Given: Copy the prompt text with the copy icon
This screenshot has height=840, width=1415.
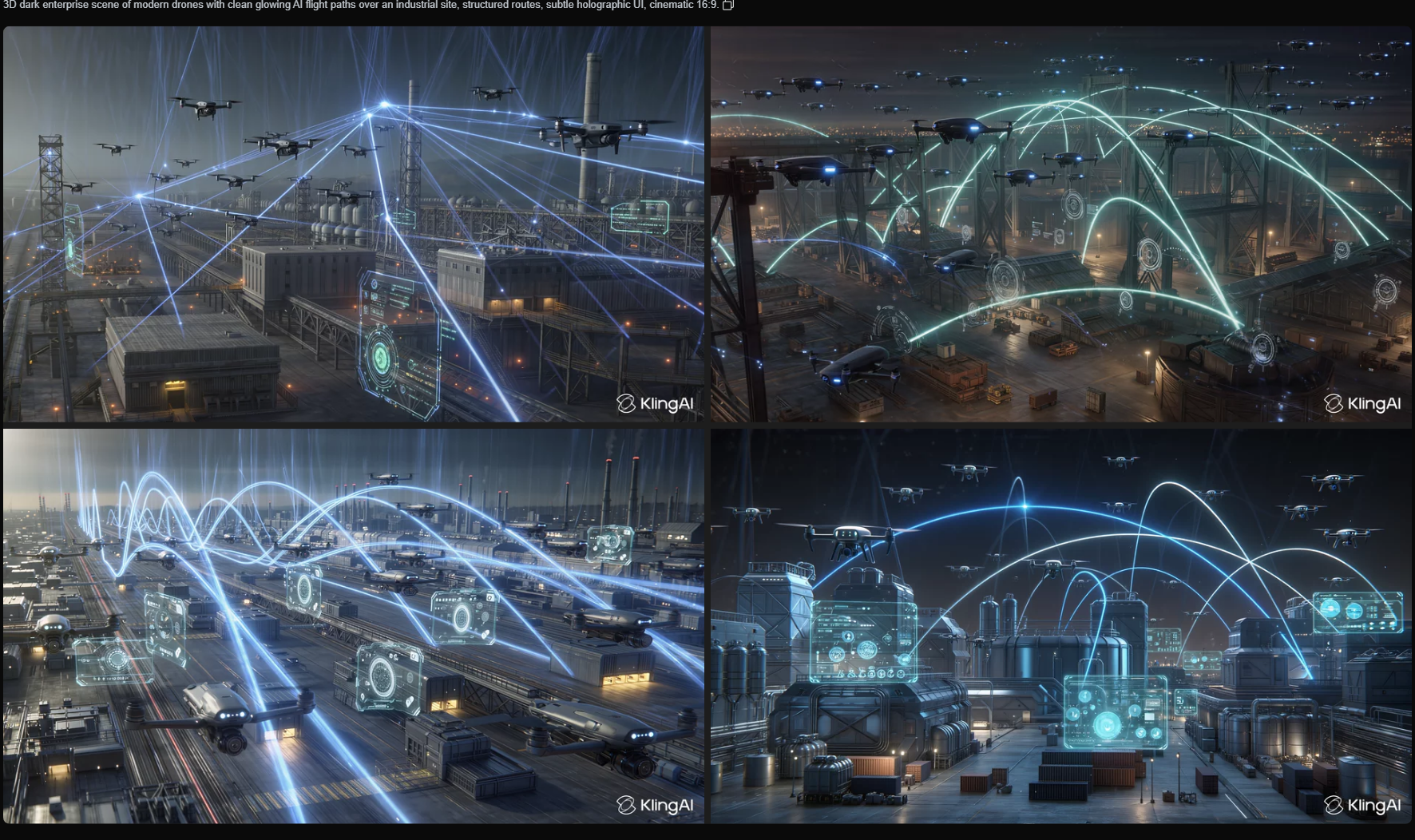Looking at the screenshot, I should coord(727,6).
